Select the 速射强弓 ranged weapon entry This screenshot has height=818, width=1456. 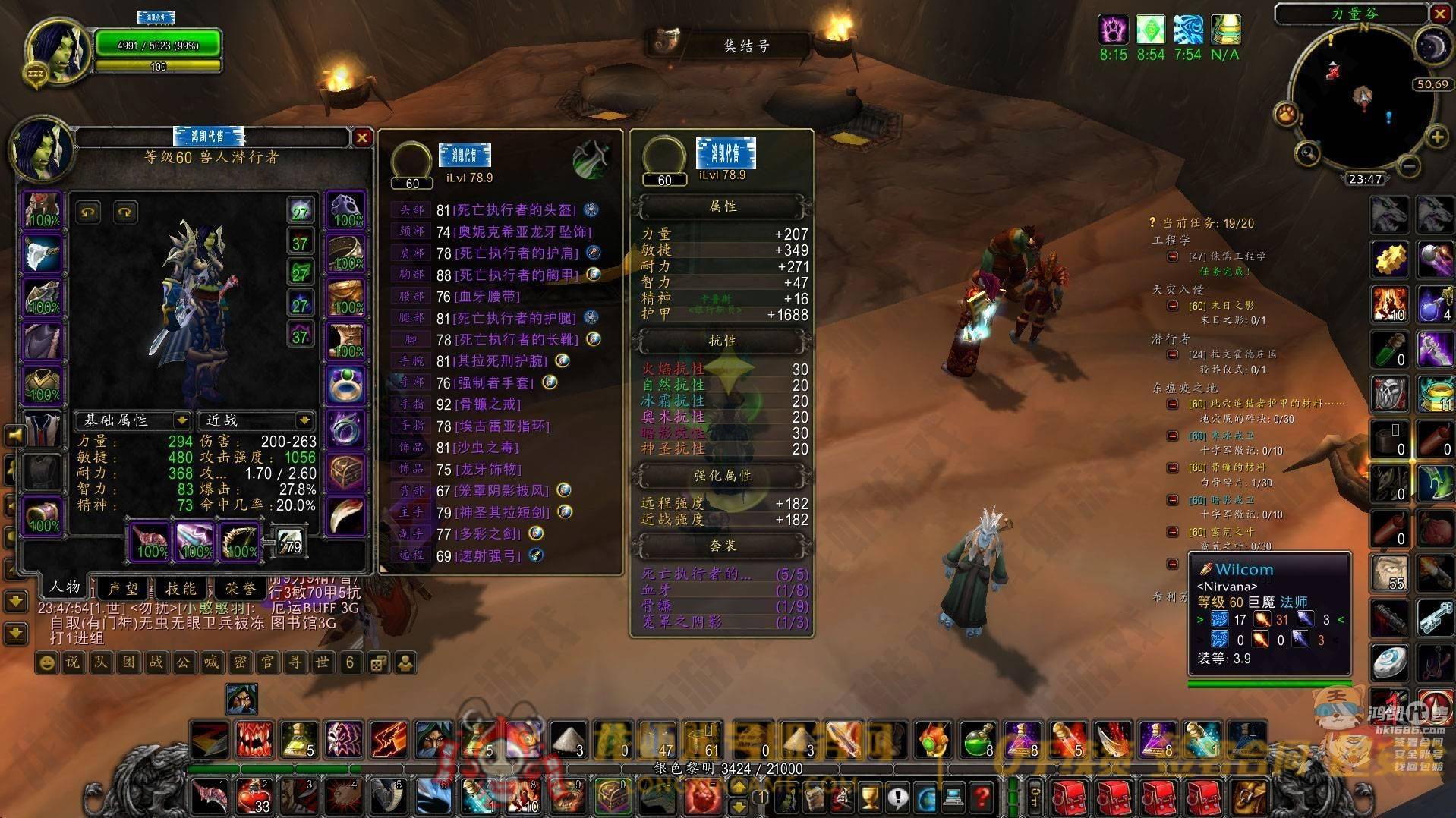pos(488,555)
